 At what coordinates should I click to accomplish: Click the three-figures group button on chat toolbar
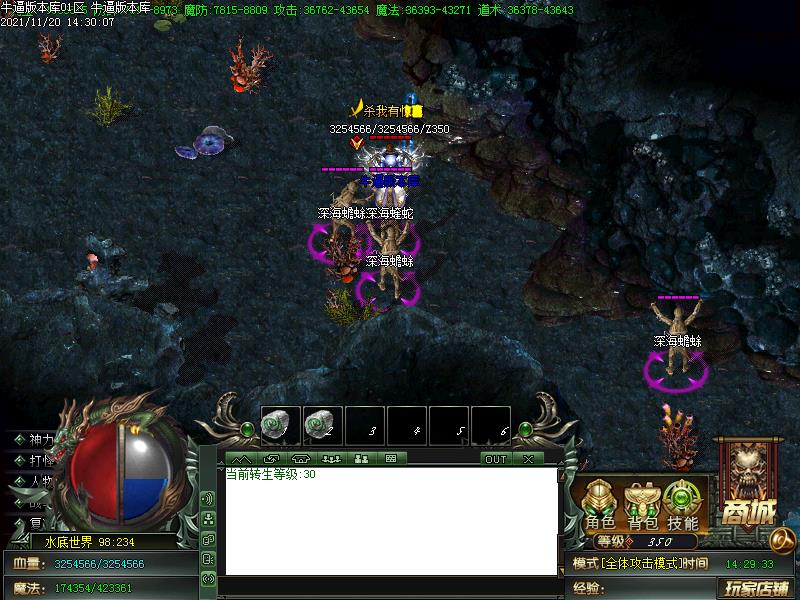(x=331, y=459)
